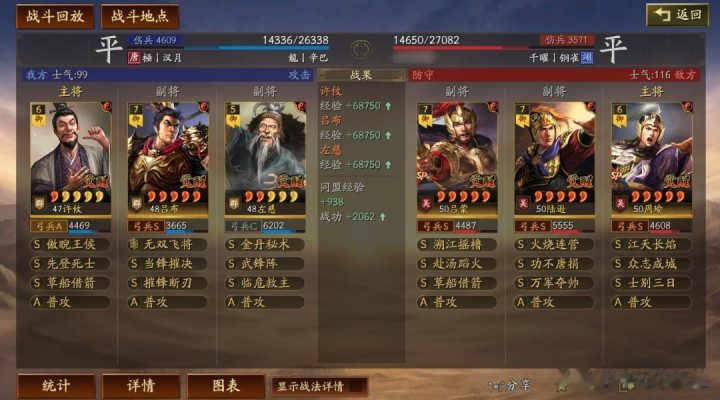Show the 详情 battle details
Image resolution: width=720 pixels, height=400 pixels.
(141, 385)
